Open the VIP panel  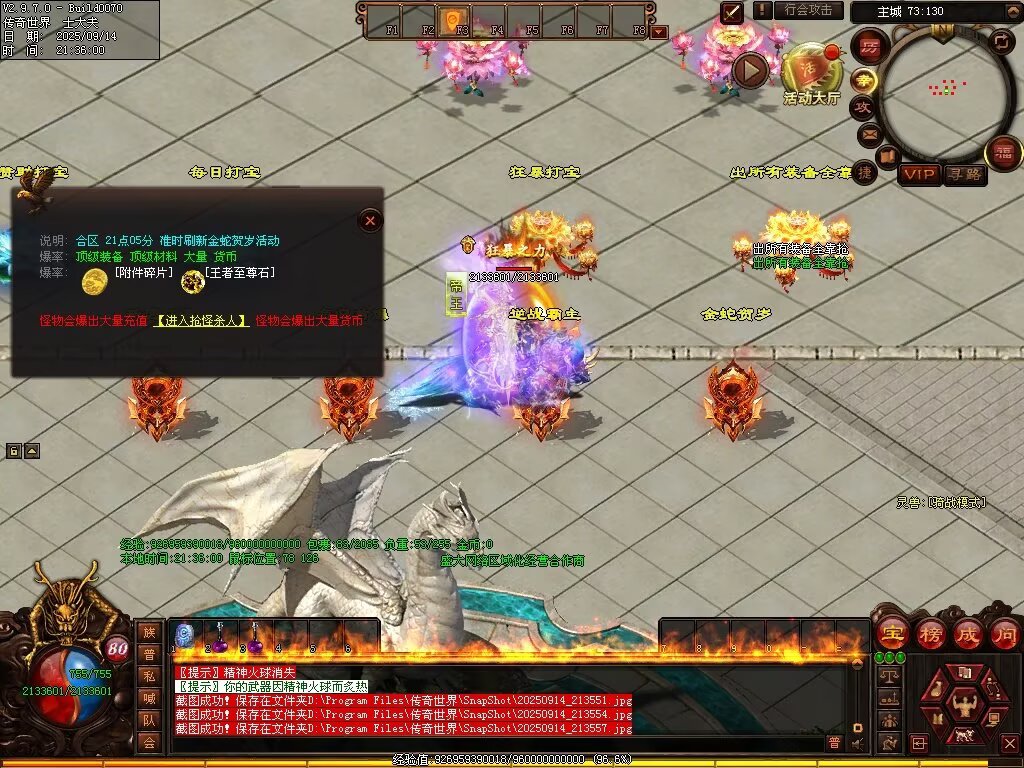919,174
